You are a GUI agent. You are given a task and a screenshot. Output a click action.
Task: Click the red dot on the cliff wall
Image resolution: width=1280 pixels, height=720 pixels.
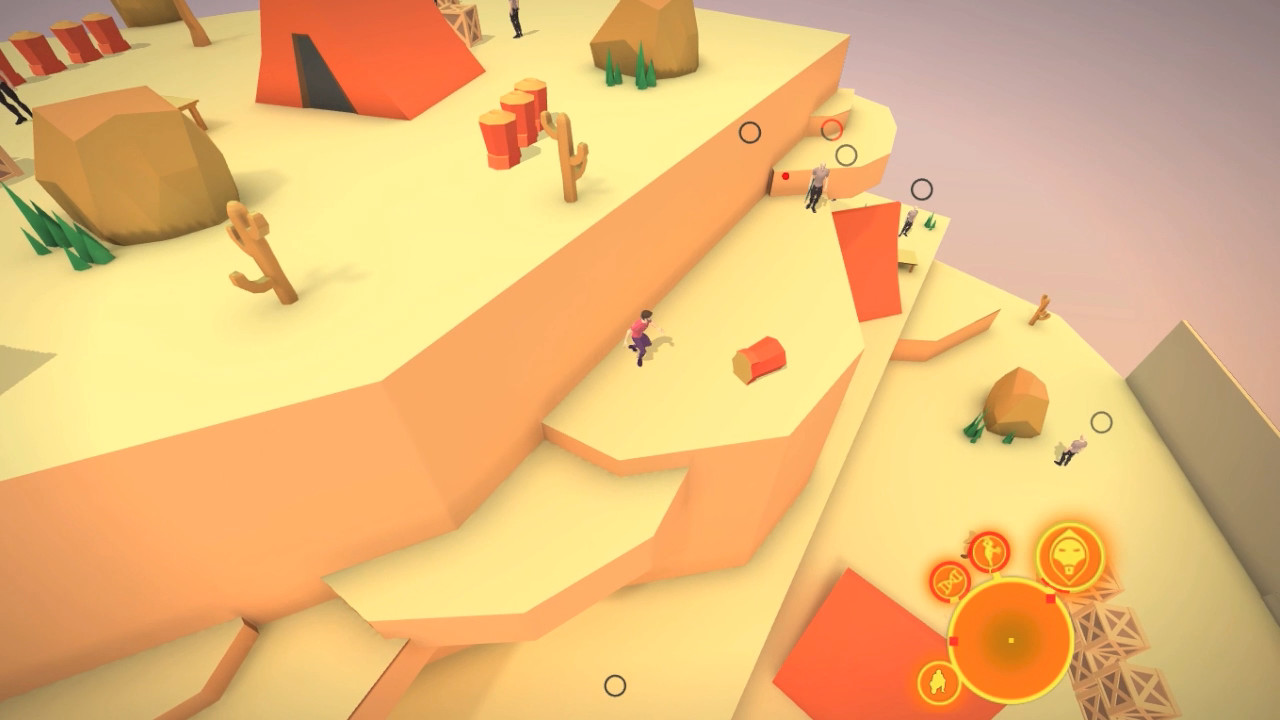click(x=785, y=176)
